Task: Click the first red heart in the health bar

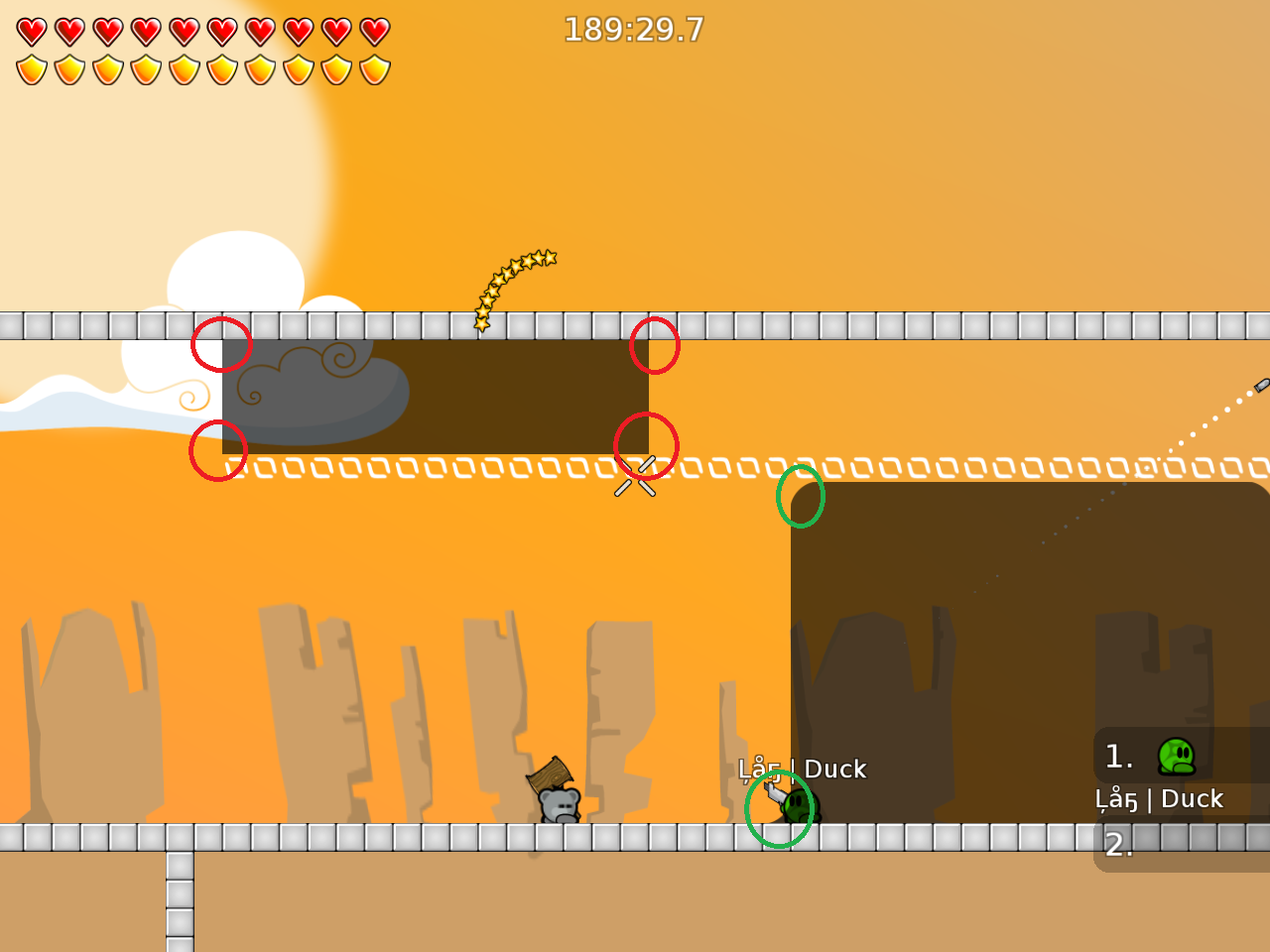Action: tap(31, 33)
